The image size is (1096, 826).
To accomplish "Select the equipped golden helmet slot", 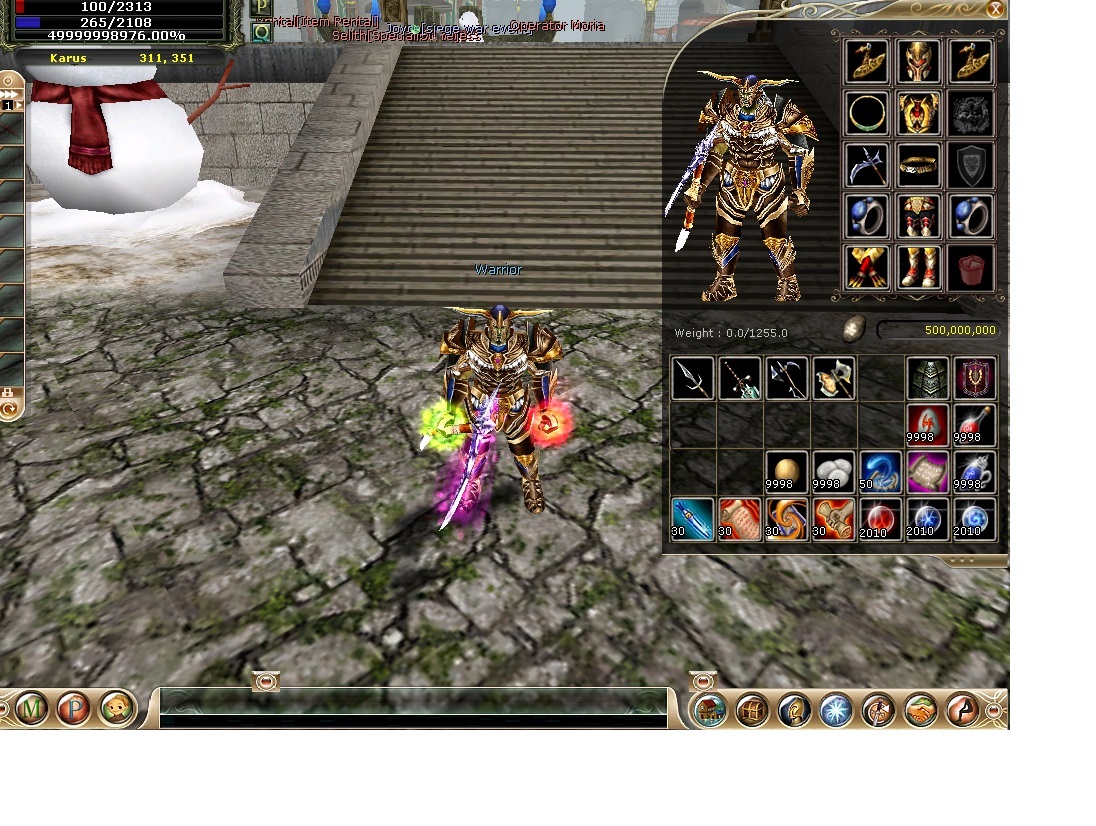I will coord(918,62).
